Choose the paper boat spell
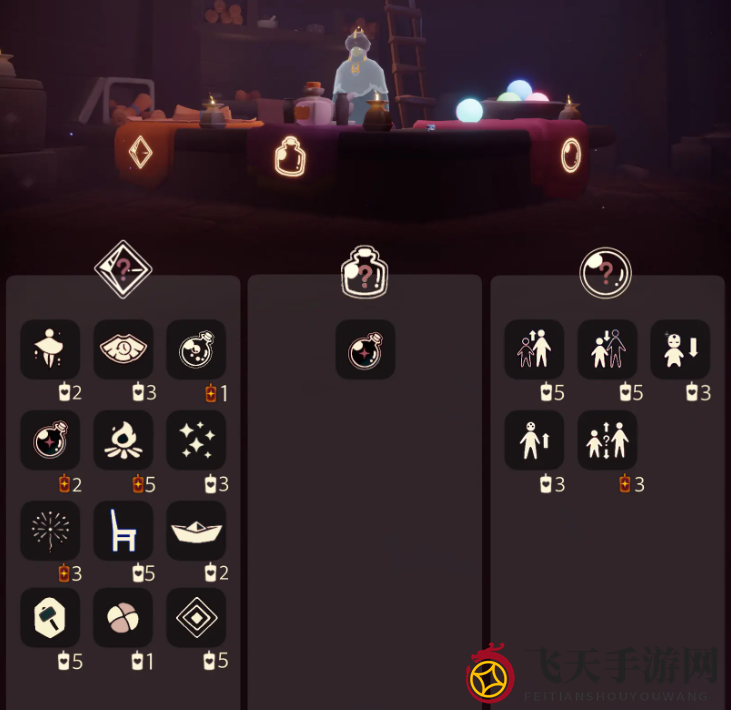 196,529
